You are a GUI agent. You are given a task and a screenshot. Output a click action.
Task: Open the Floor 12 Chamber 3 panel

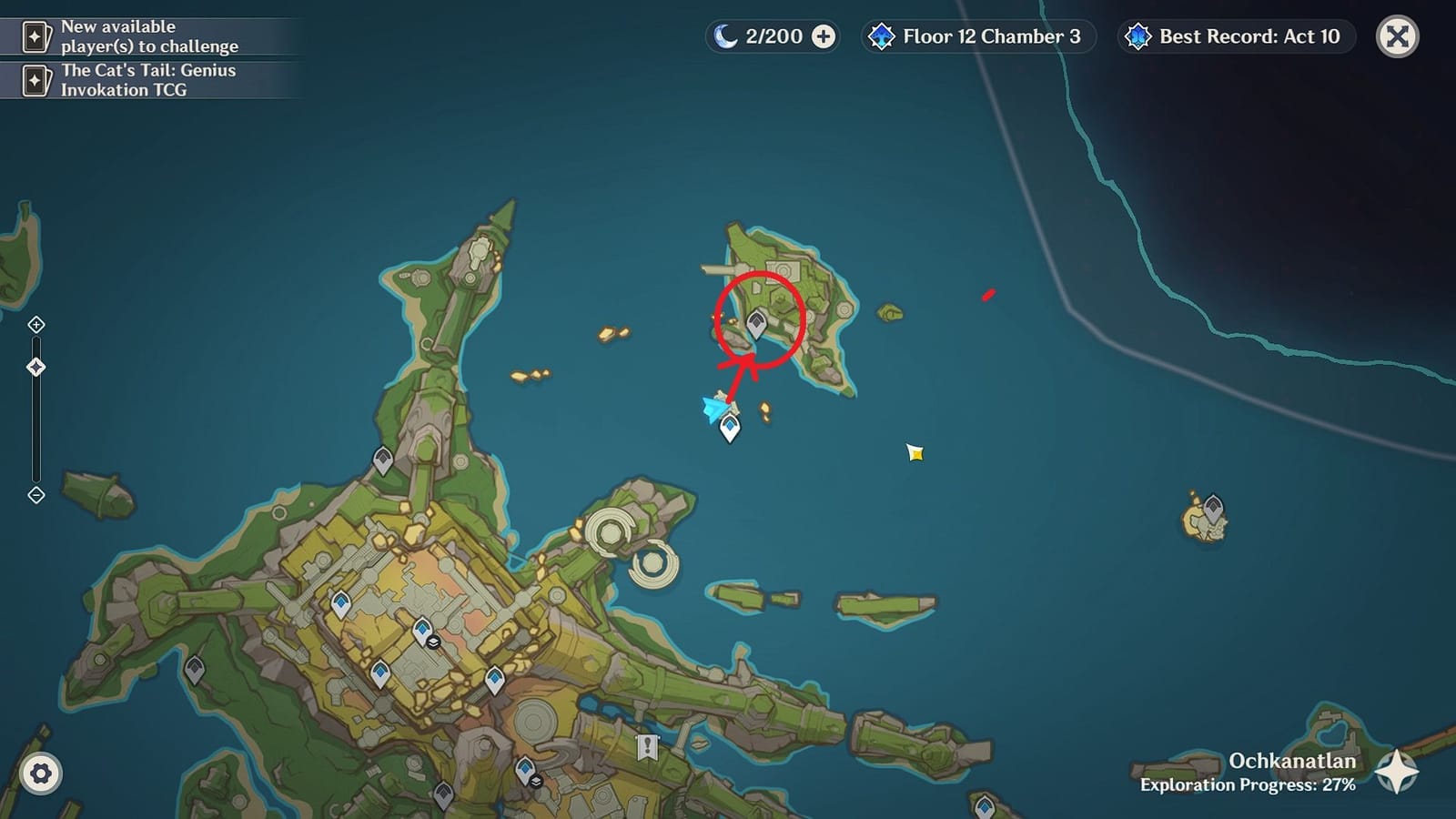[x=978, y=36]
